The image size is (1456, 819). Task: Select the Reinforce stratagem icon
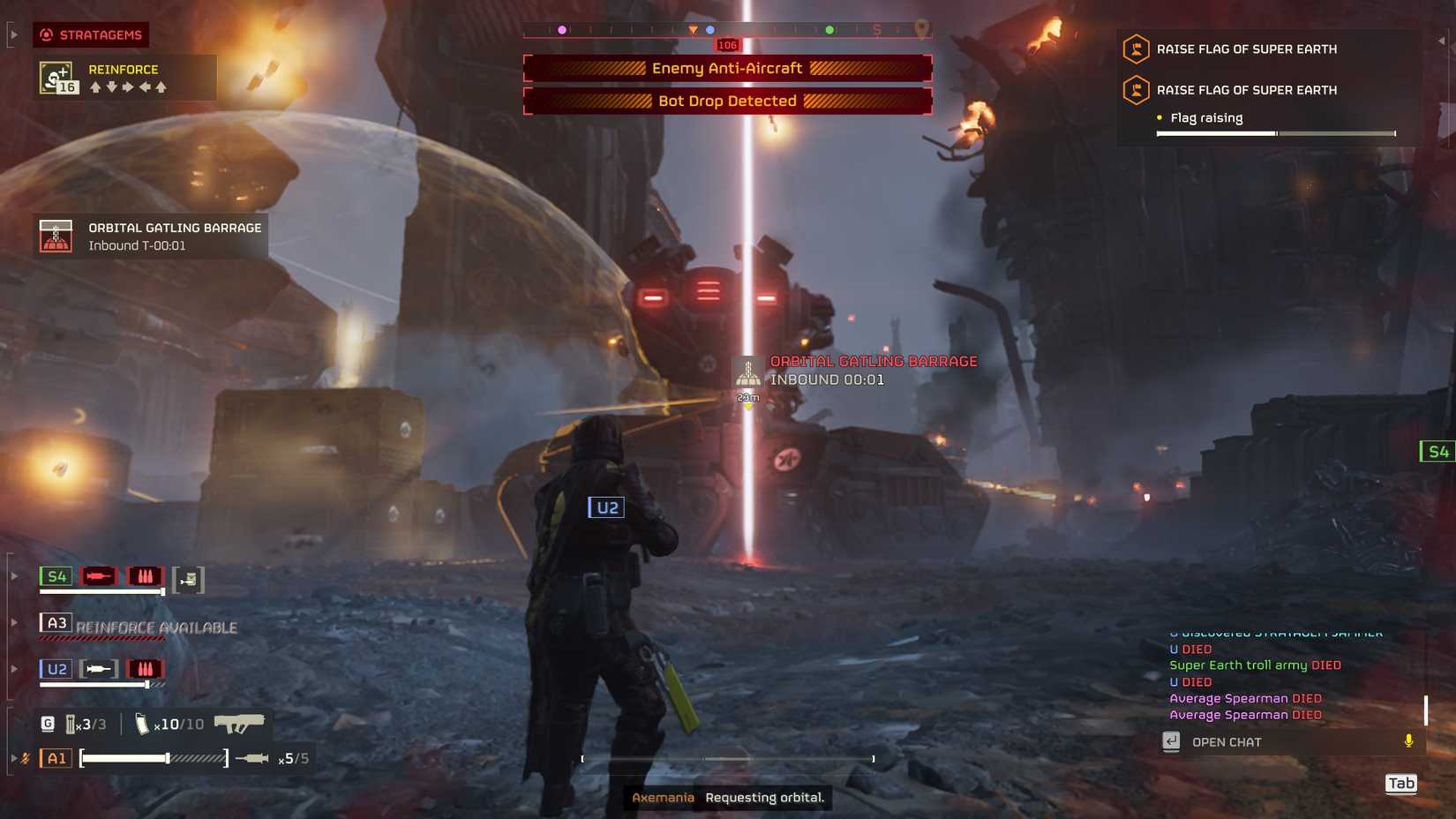55,78
